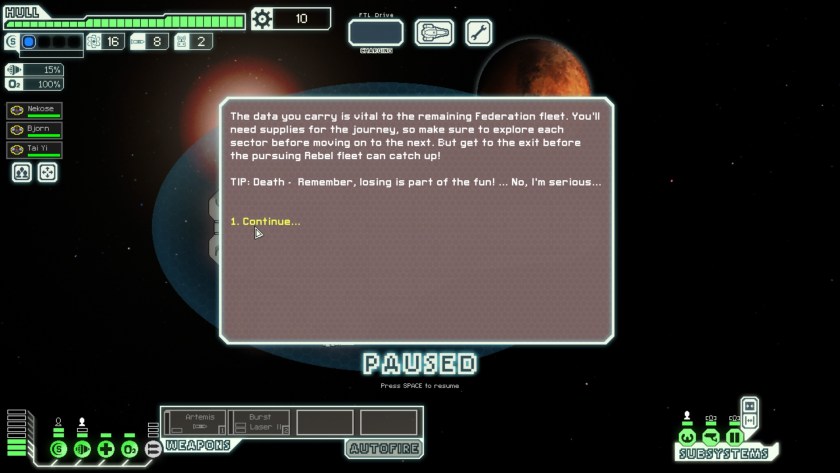Screen dimensions: 840x473
Task: Return crew to saved stations
Action: coord(46,172)
